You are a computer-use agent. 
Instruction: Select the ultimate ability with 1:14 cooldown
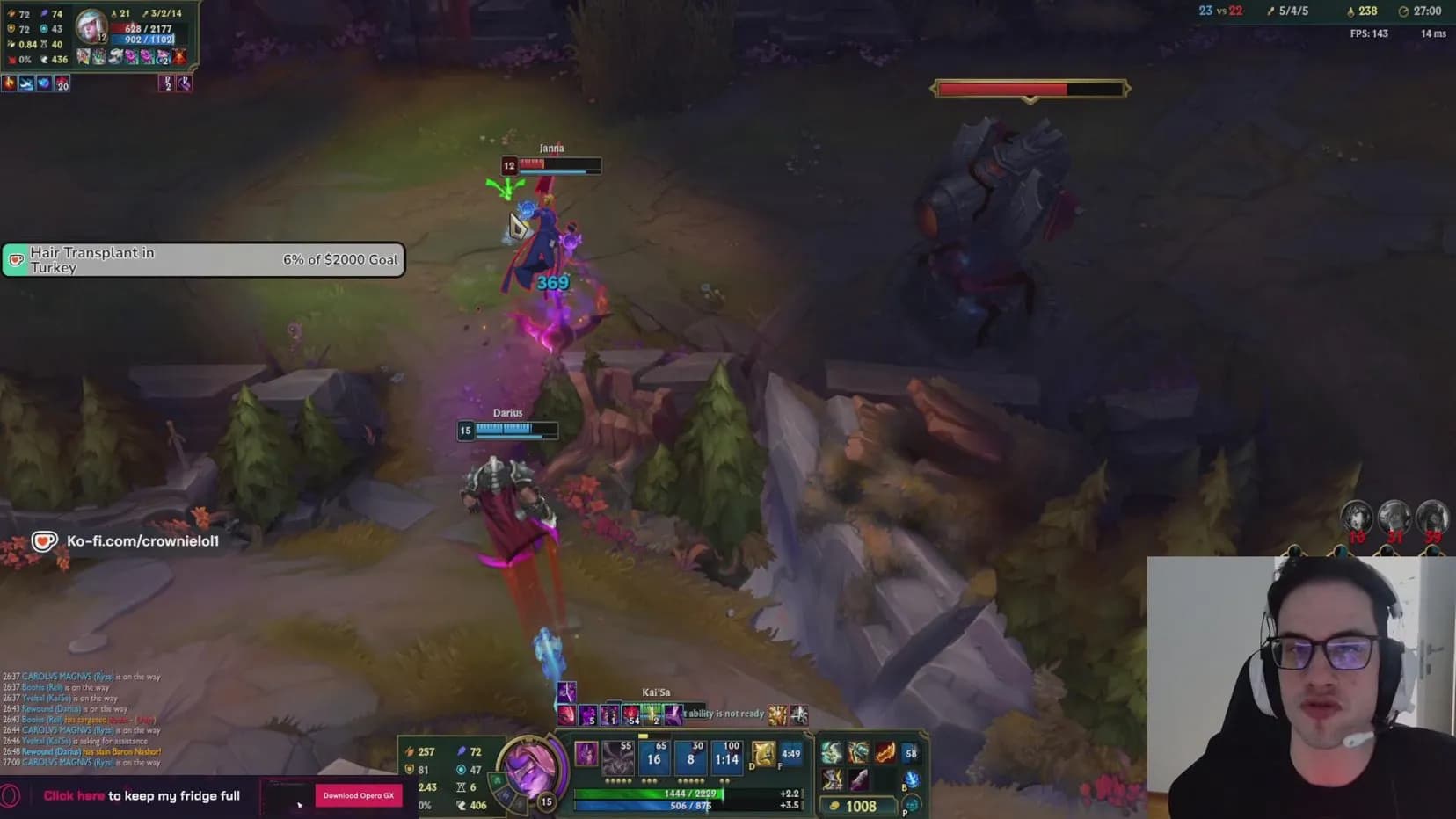tap(726, 757)
